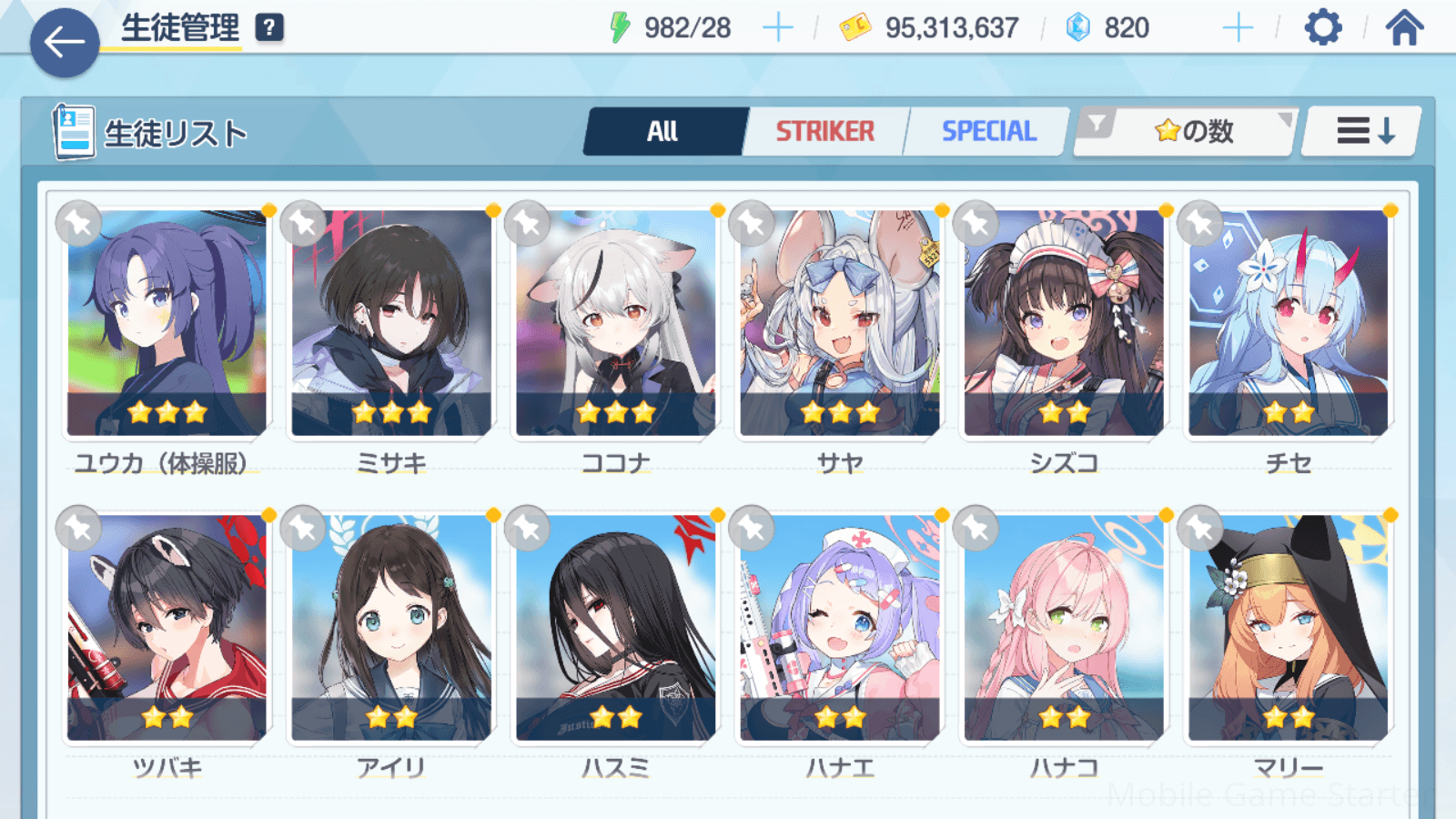Open the 生徒管理 help question mark

(x=268, y=28)
